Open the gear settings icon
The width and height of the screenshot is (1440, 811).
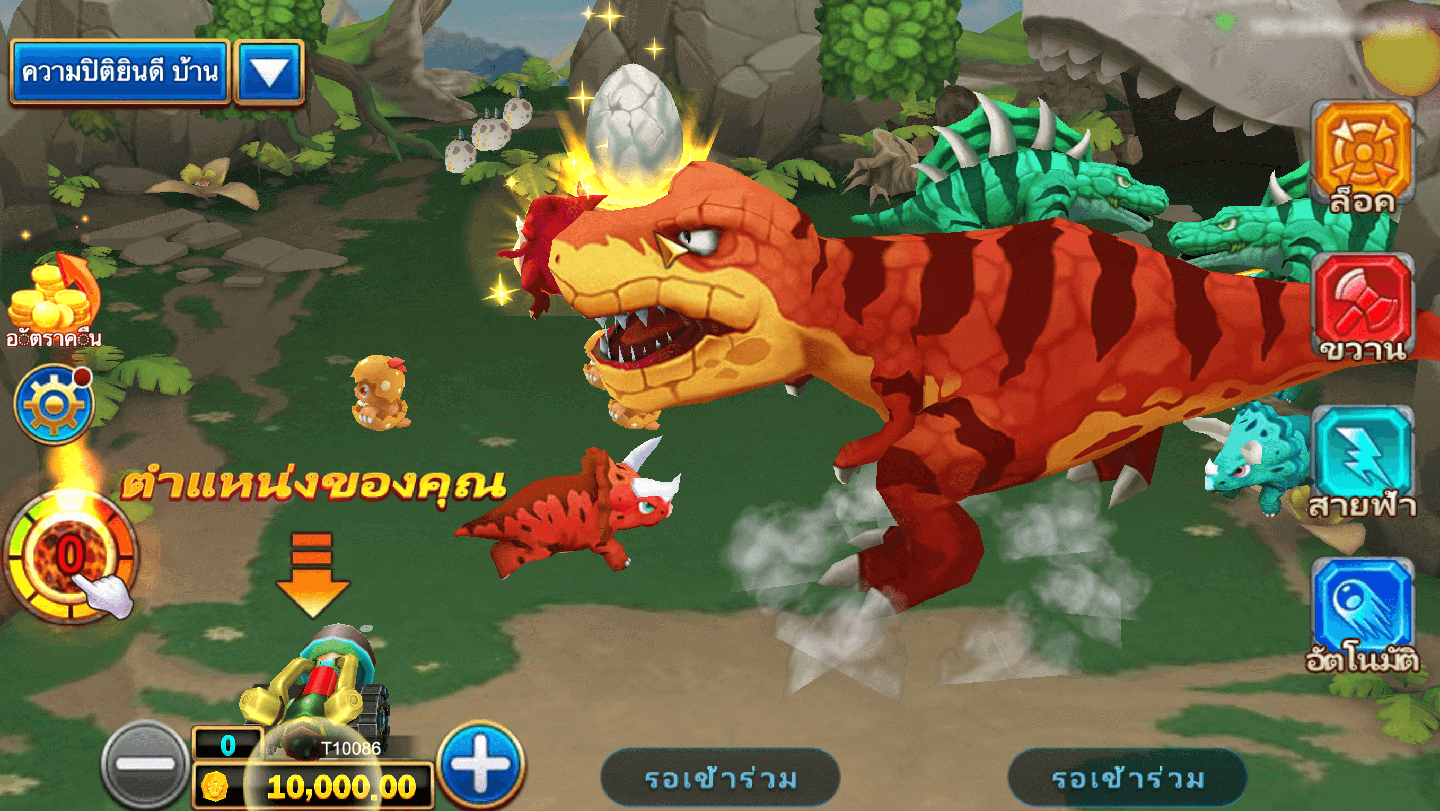click(x=52, y=404)
